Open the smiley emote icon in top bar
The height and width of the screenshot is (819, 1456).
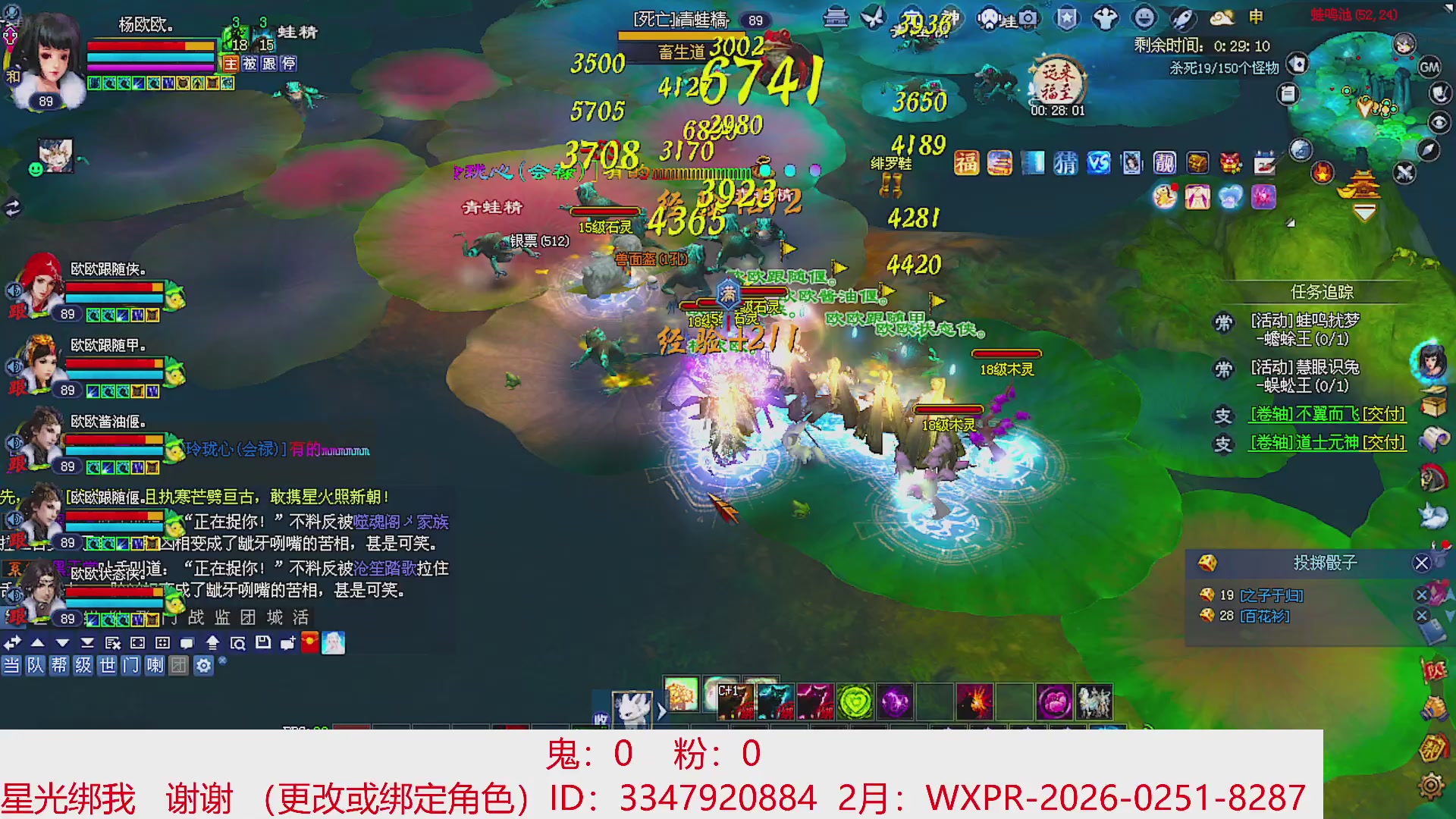click(x=1144, y=17)
